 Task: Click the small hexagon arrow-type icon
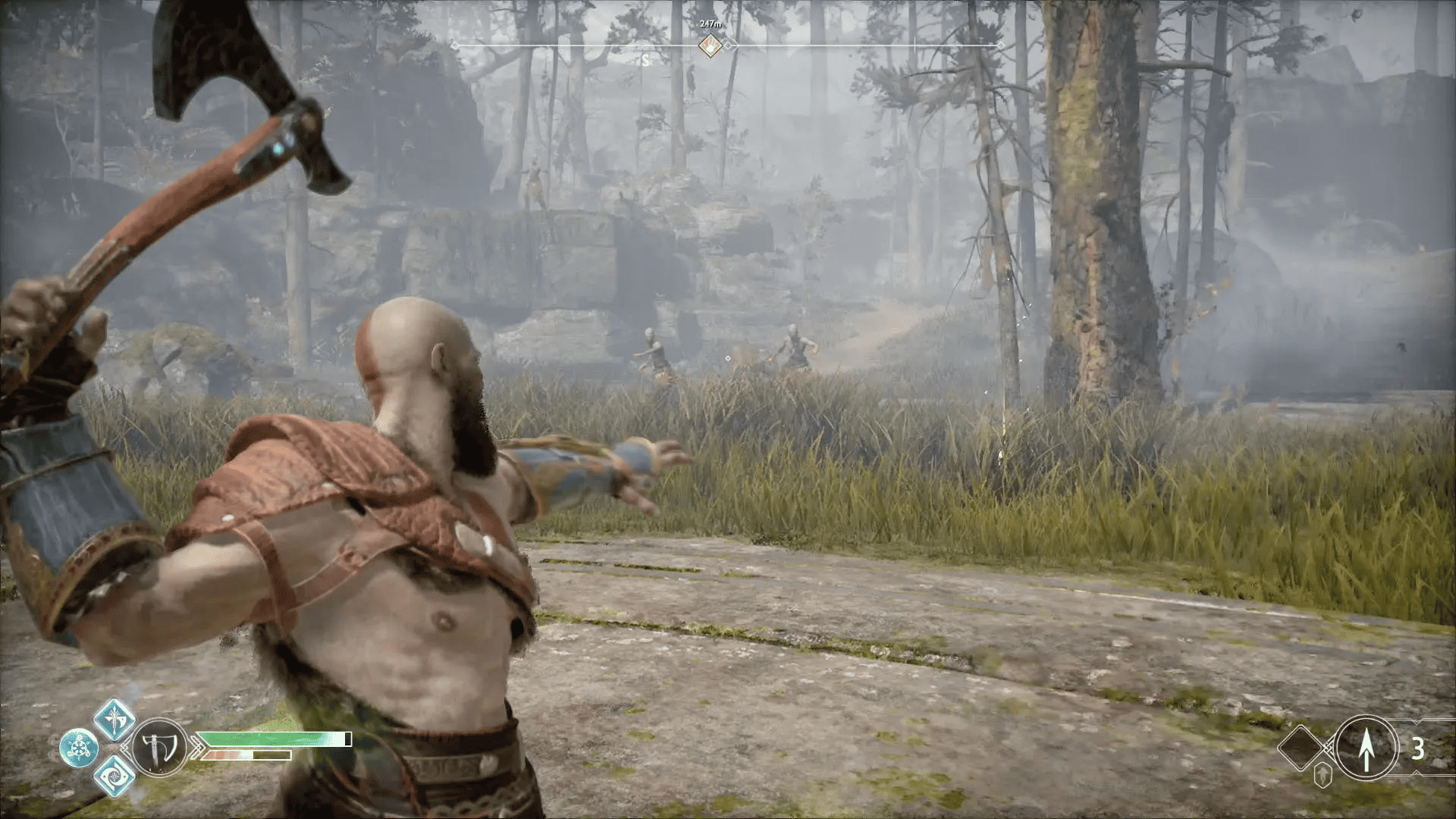pyautogui.click(x=1323, y=774)
